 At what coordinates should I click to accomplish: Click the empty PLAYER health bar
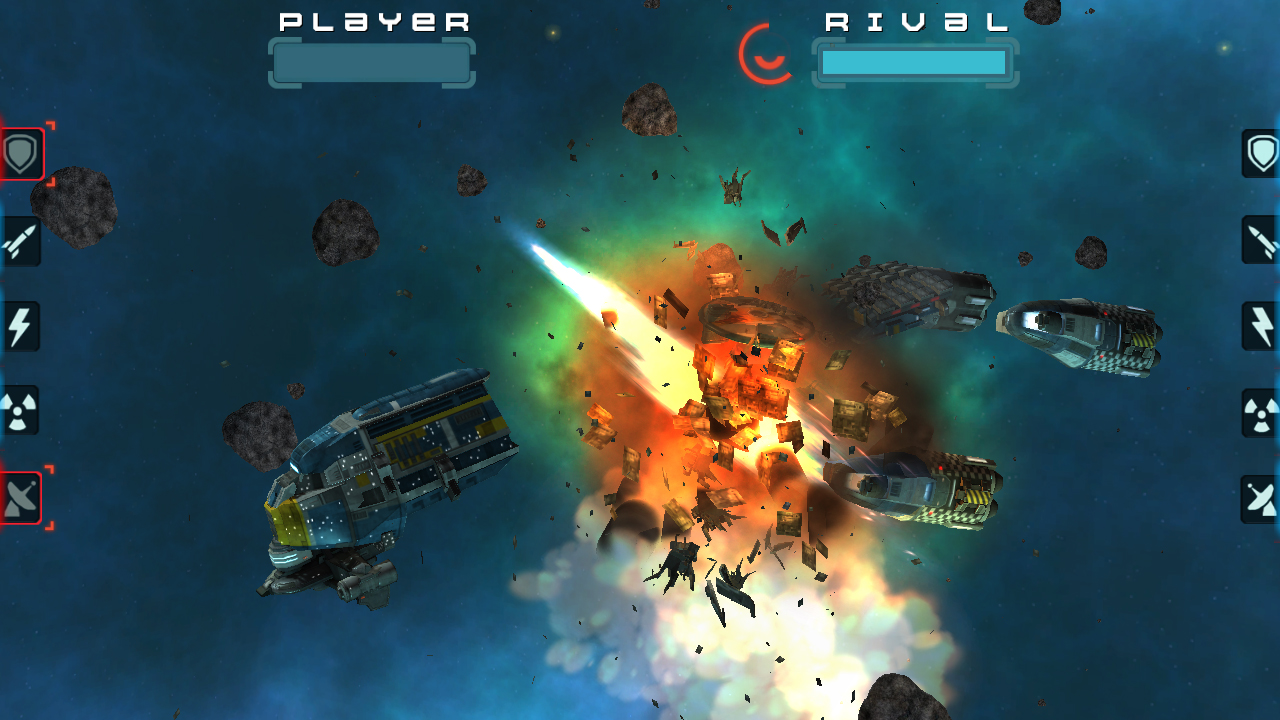click(371, 63)
